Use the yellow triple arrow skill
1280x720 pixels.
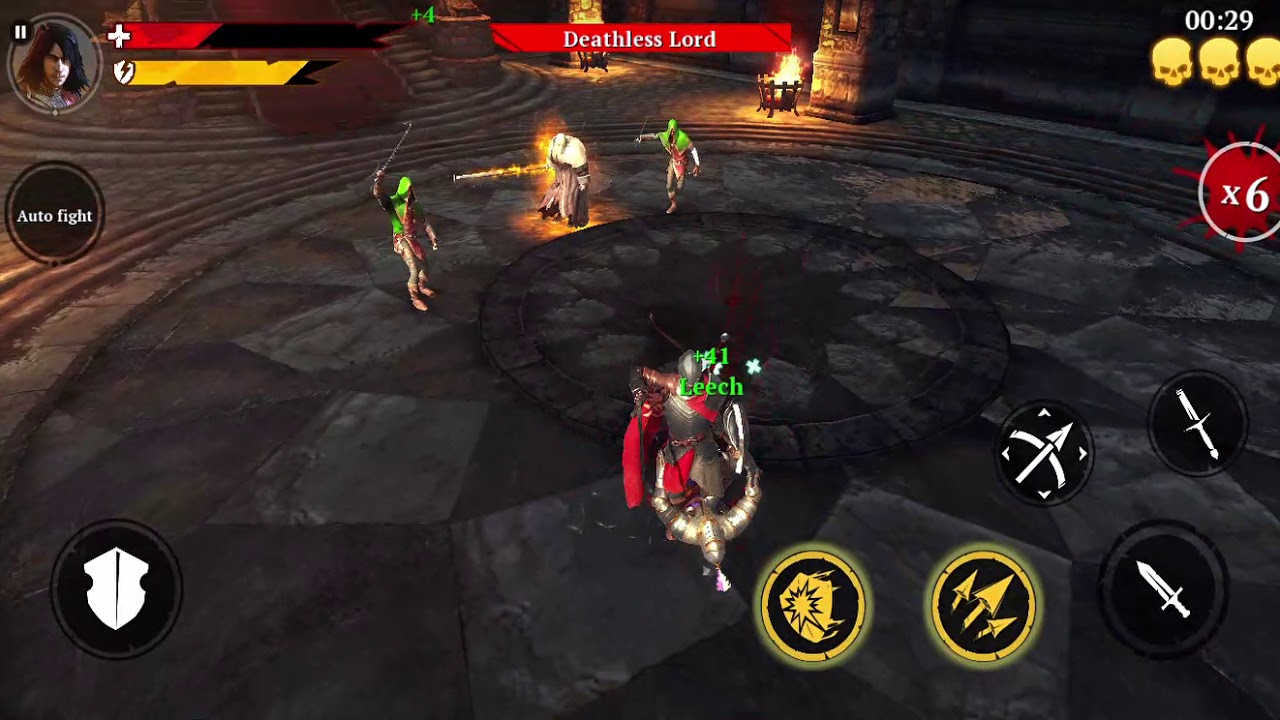pos(984,605)
